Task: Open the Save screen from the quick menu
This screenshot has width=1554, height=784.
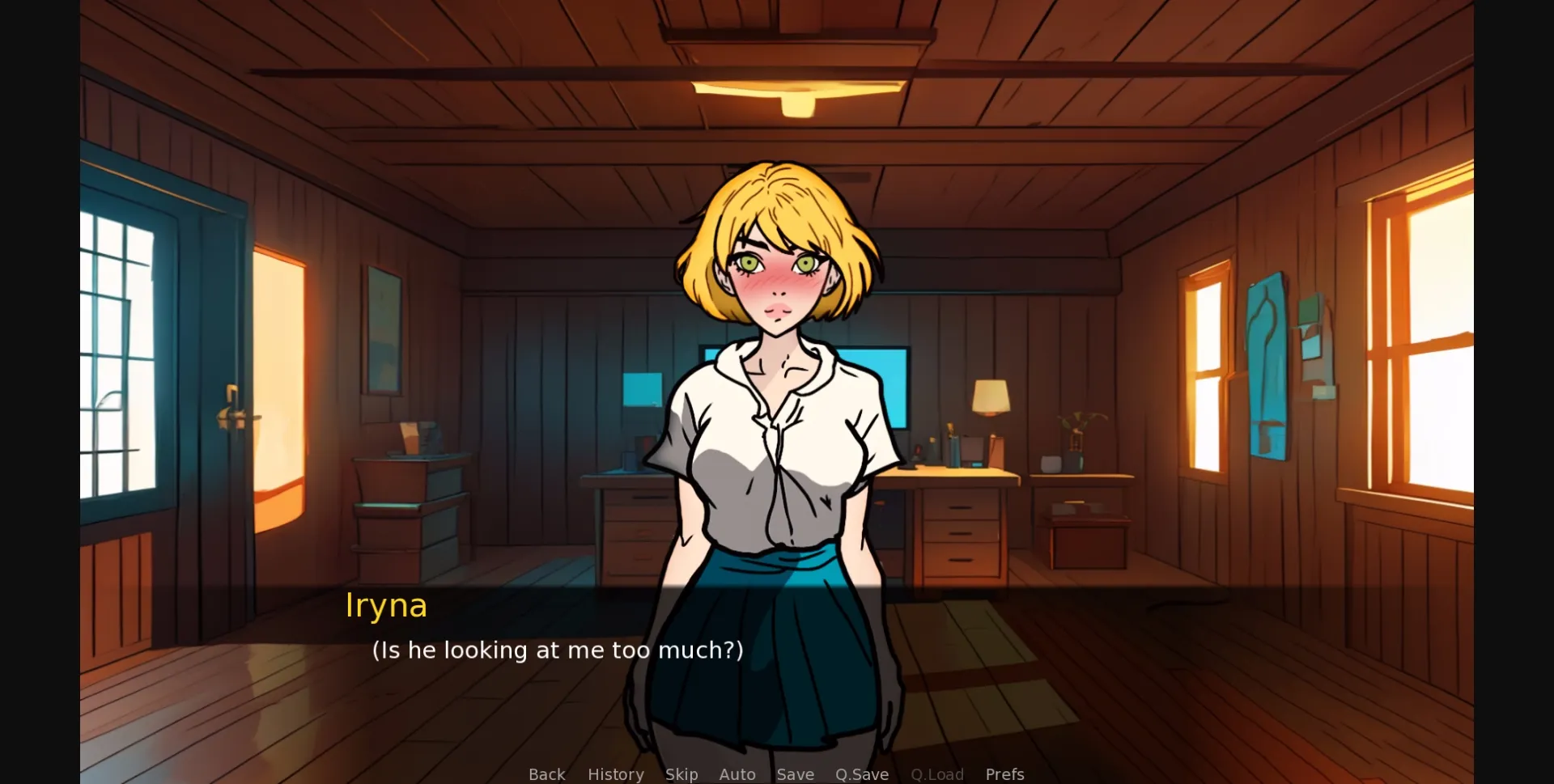Action: pyautogui.click(x=795, y=774)
